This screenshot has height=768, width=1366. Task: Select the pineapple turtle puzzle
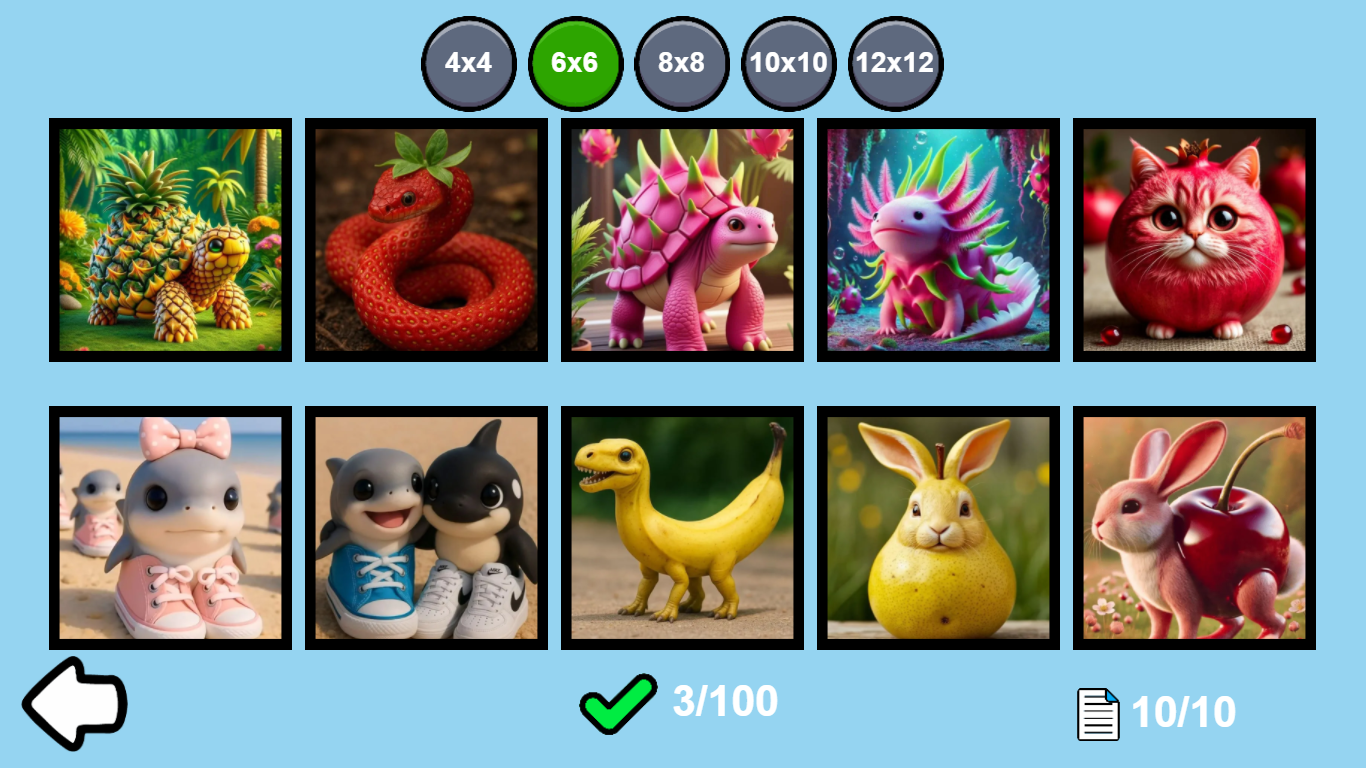pos(170,239)
